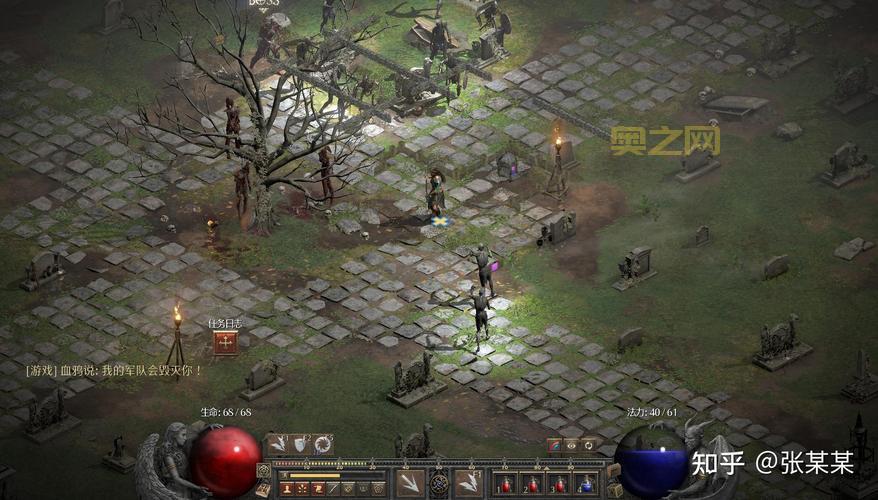This screenshot has height=500, width=878.
Task: Open the quest log (任务日志) button
Action: [x=225, y=343]
